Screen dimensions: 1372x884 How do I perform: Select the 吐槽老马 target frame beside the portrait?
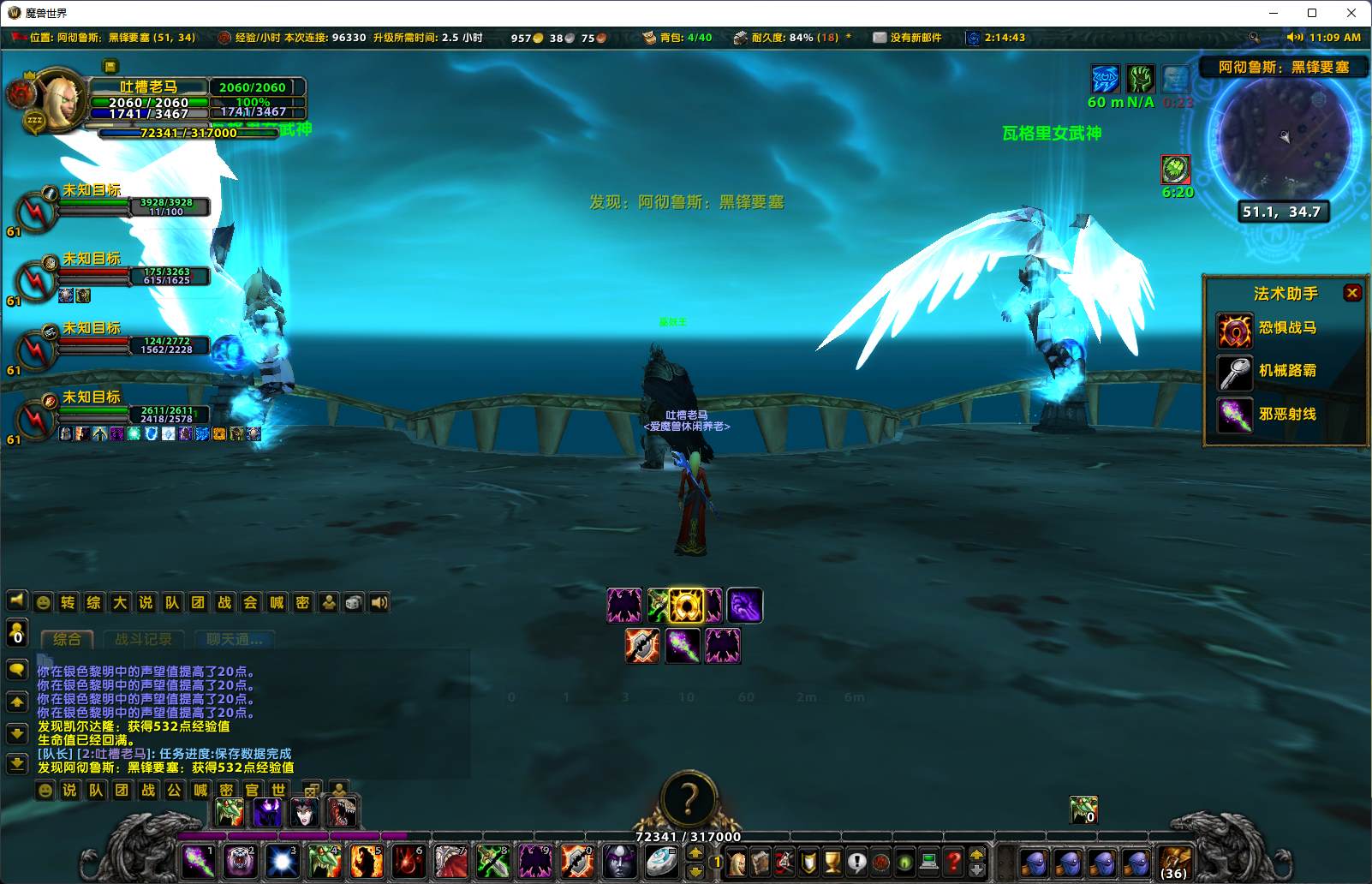tap(257, 99)
